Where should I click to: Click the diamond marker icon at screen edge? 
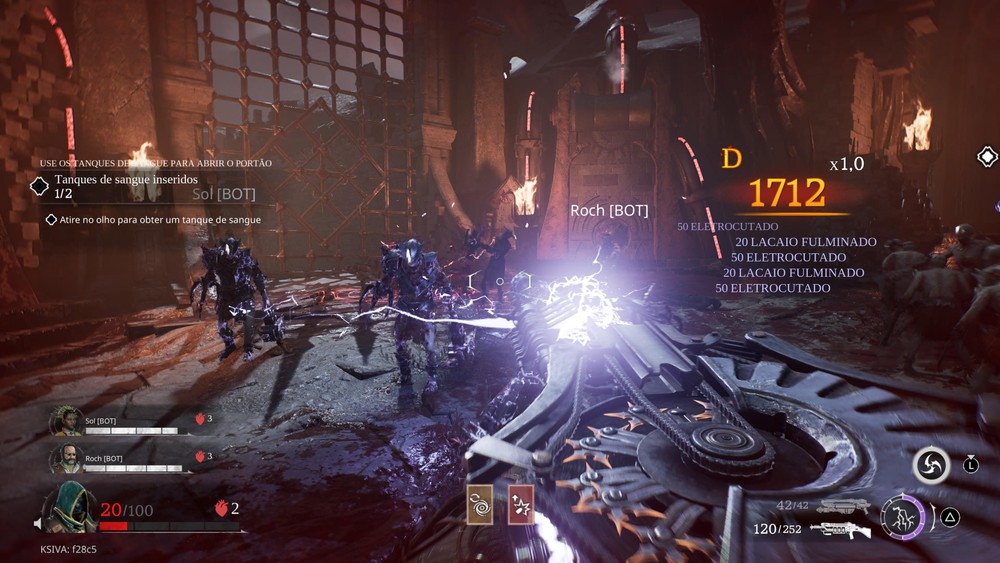[987, 157]
